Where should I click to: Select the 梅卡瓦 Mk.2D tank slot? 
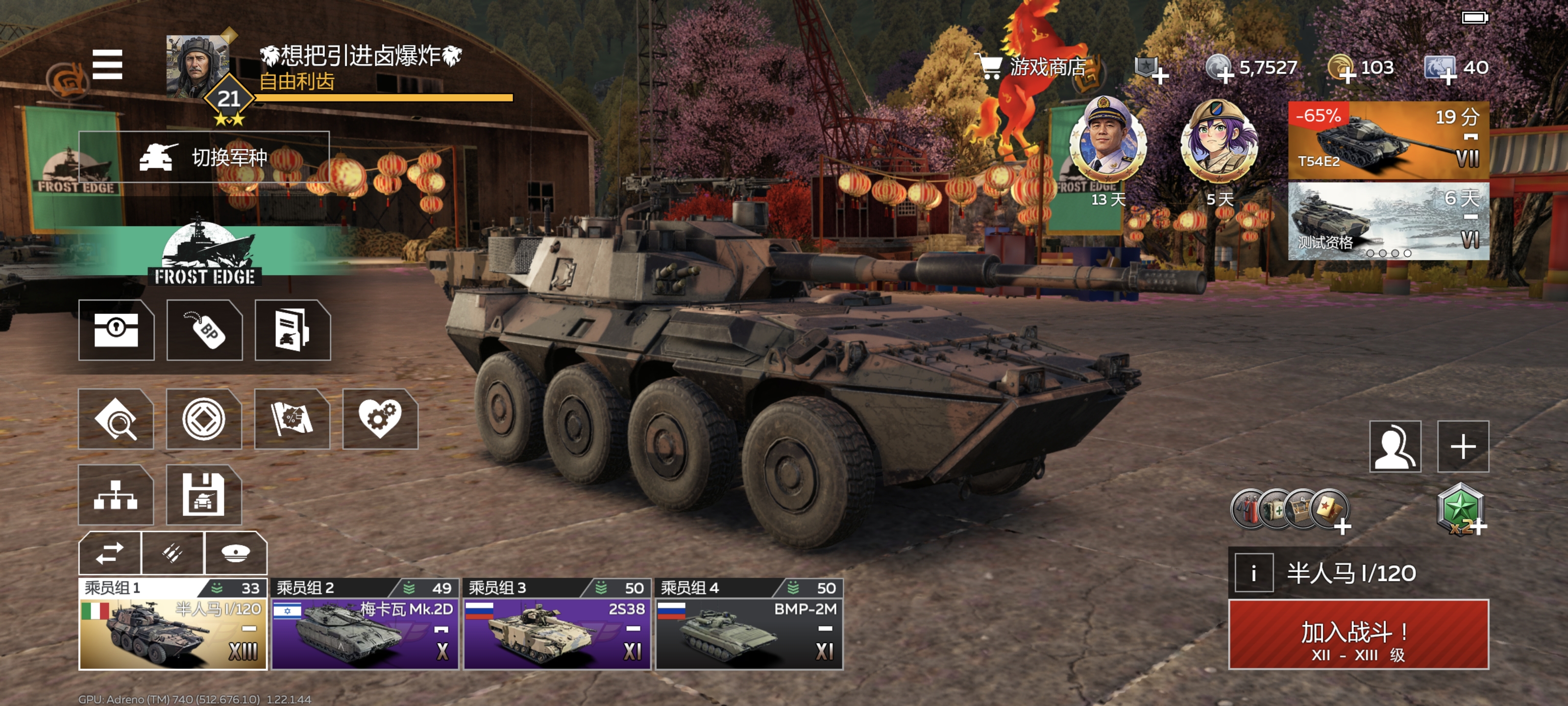[x=365, y=625]
